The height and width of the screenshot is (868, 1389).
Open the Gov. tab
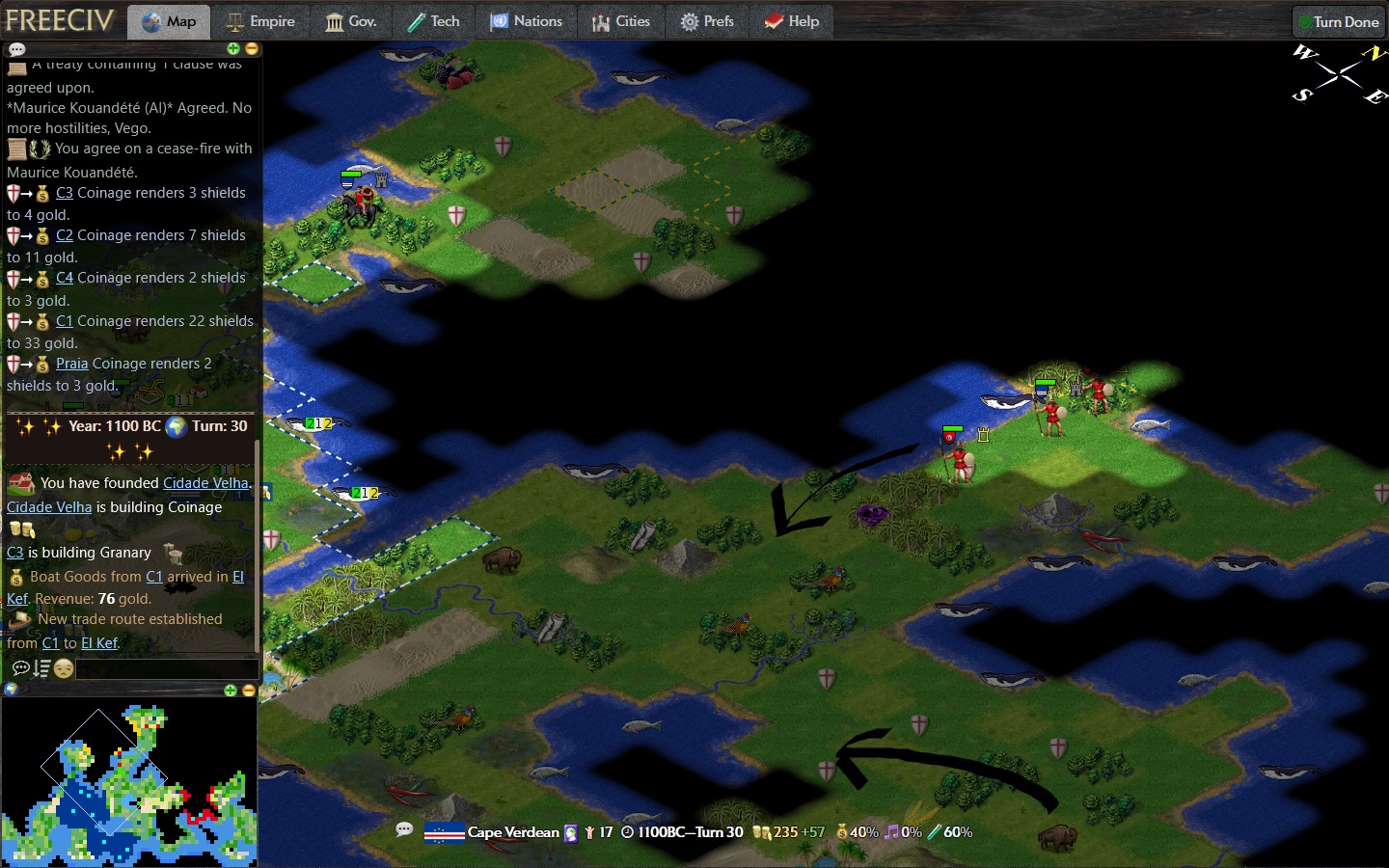tap(350, 21)
